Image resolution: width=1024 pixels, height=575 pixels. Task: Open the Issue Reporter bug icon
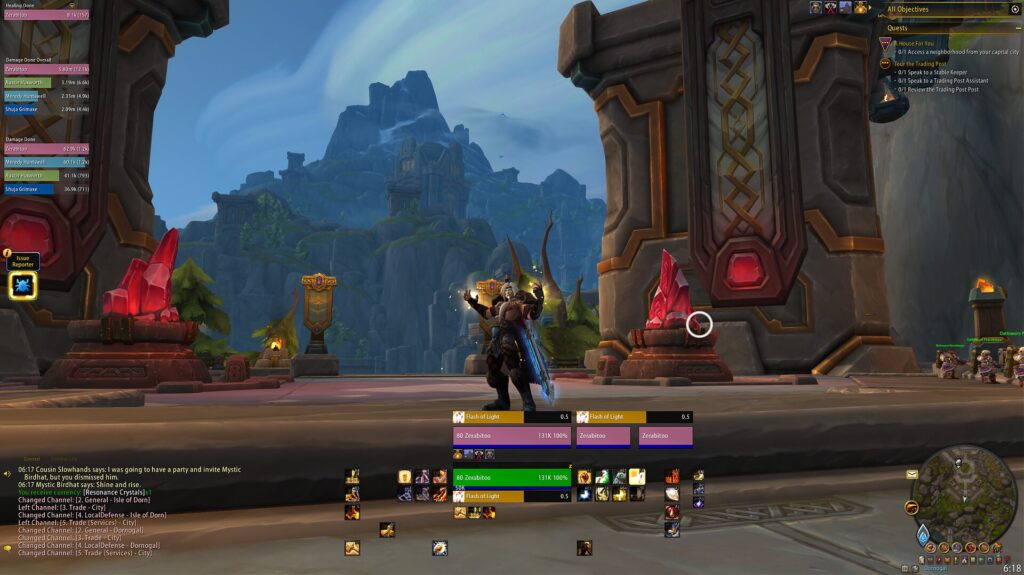point(22,286)
